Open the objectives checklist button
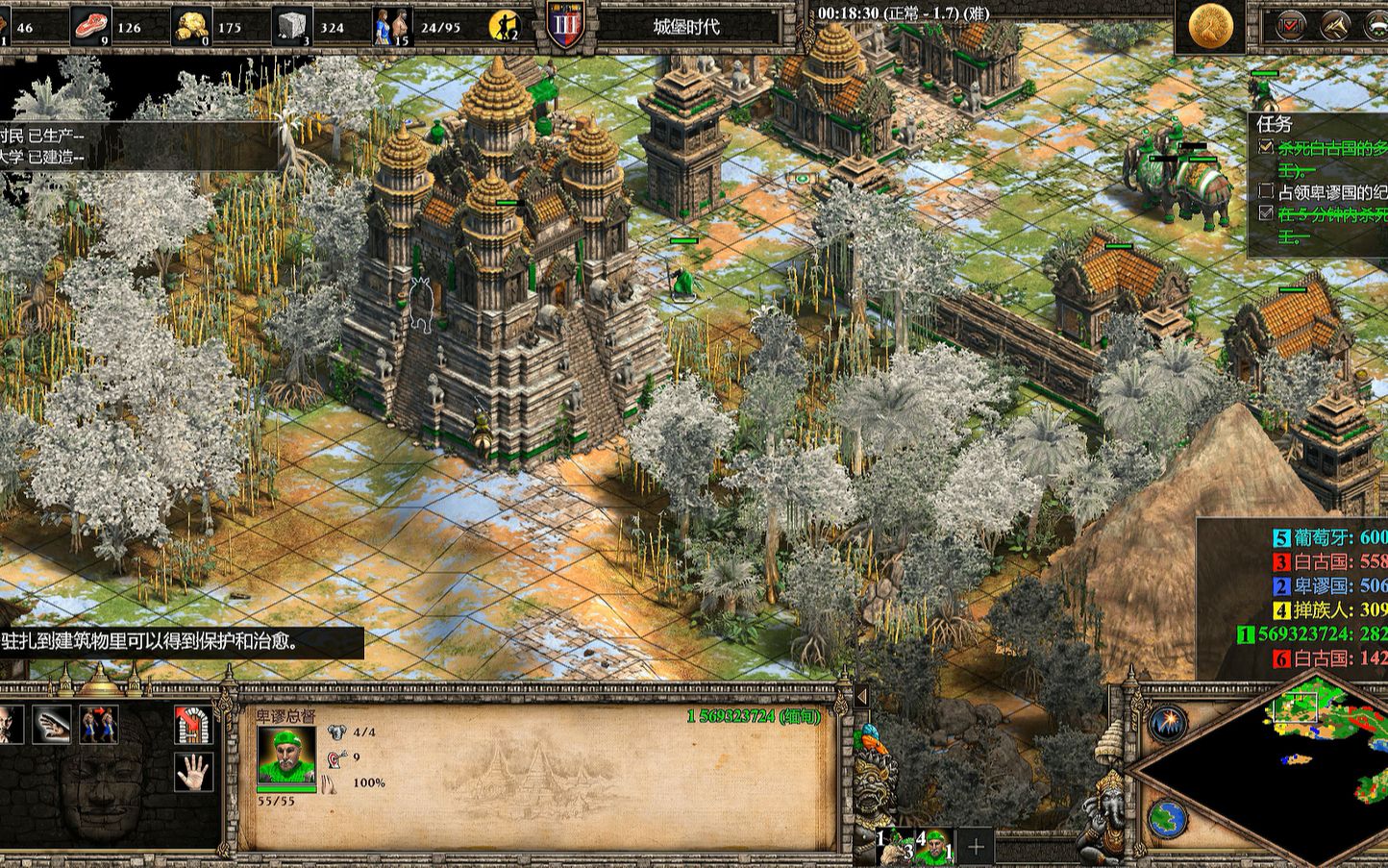 pyautogui.click(x=1290, y=26)
